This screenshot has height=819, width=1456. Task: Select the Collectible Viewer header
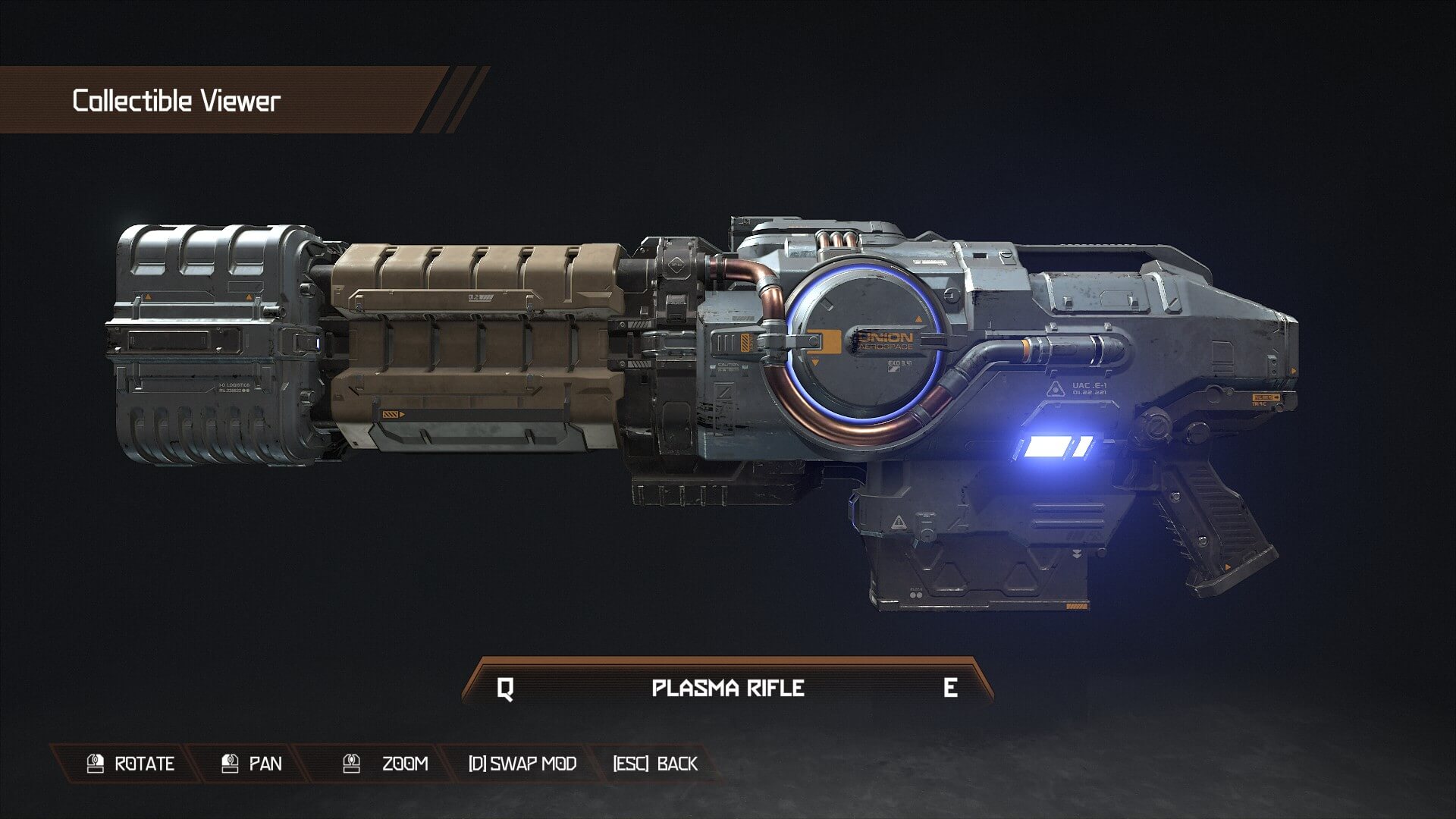click(176, 97)
